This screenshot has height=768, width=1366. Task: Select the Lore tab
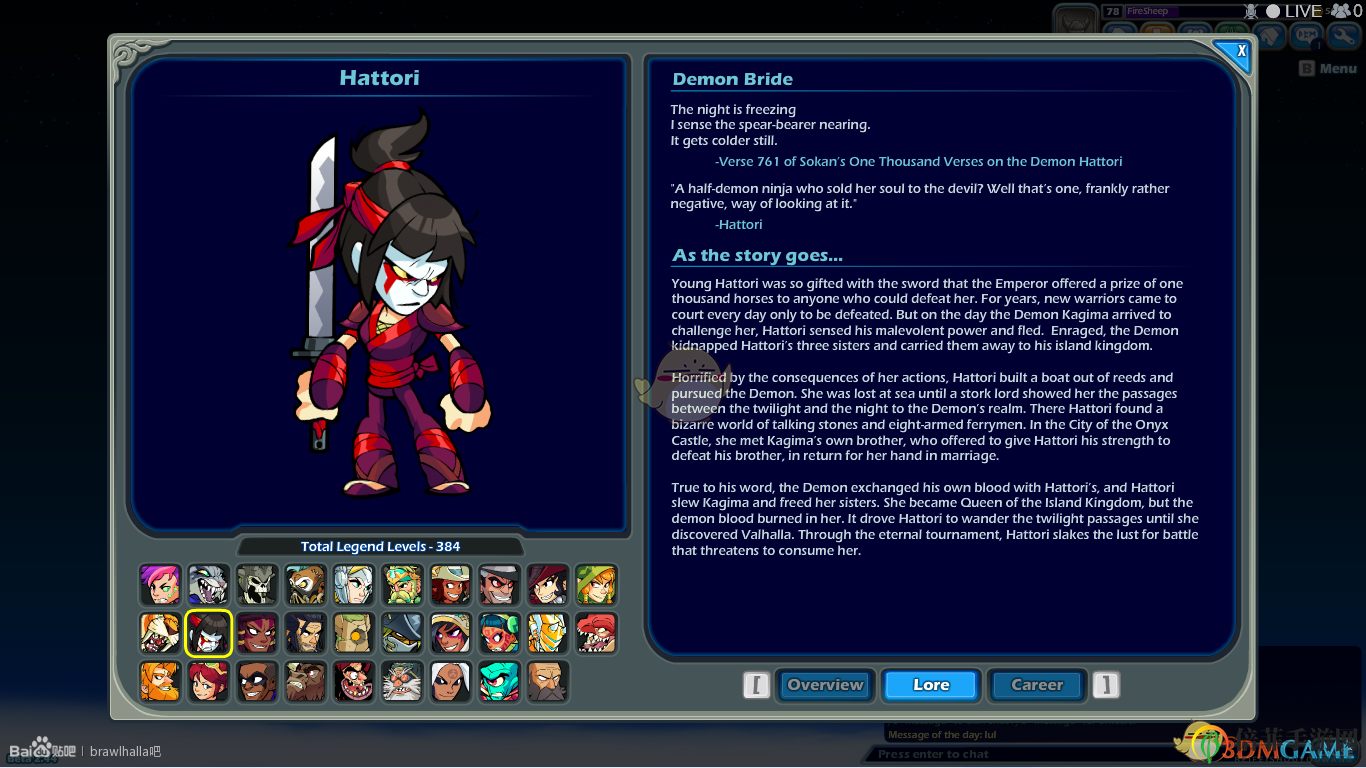click(931, 685)
